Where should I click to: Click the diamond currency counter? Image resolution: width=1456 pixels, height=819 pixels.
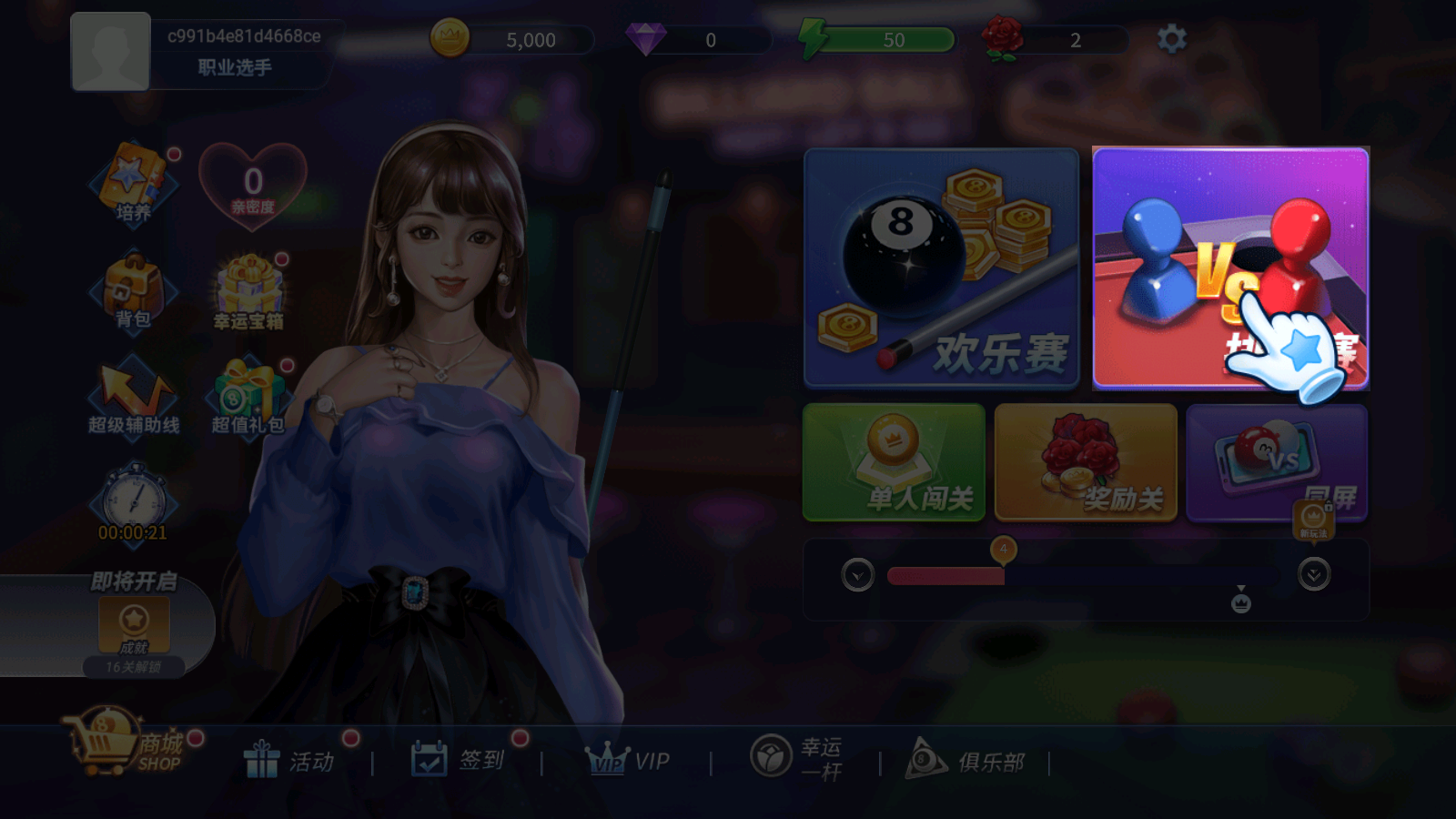point(681,40)
